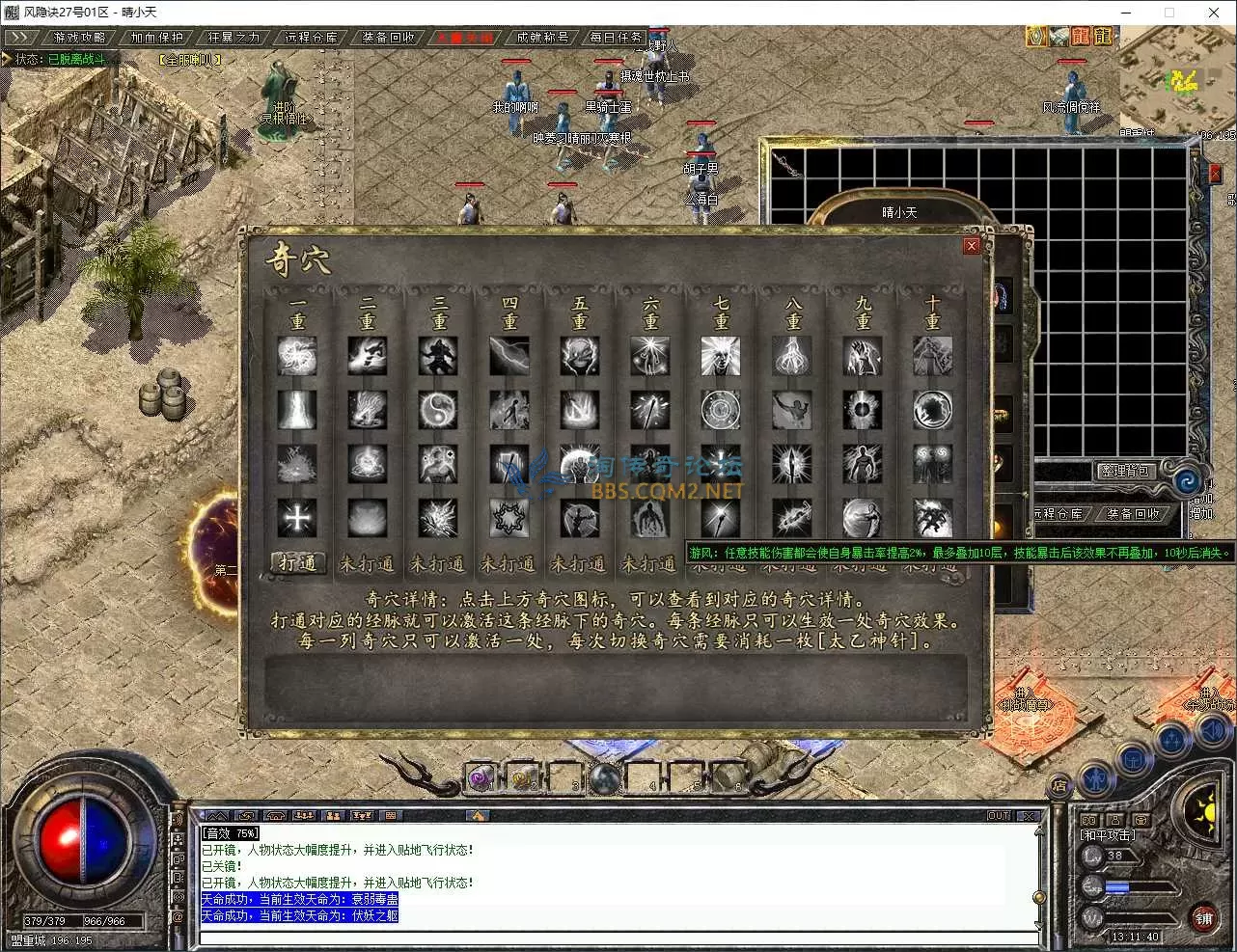Viewport: 1237px width, 952px height.
Task: Sort the bag with 整理背包
Action: click(x=1126, y=471)
